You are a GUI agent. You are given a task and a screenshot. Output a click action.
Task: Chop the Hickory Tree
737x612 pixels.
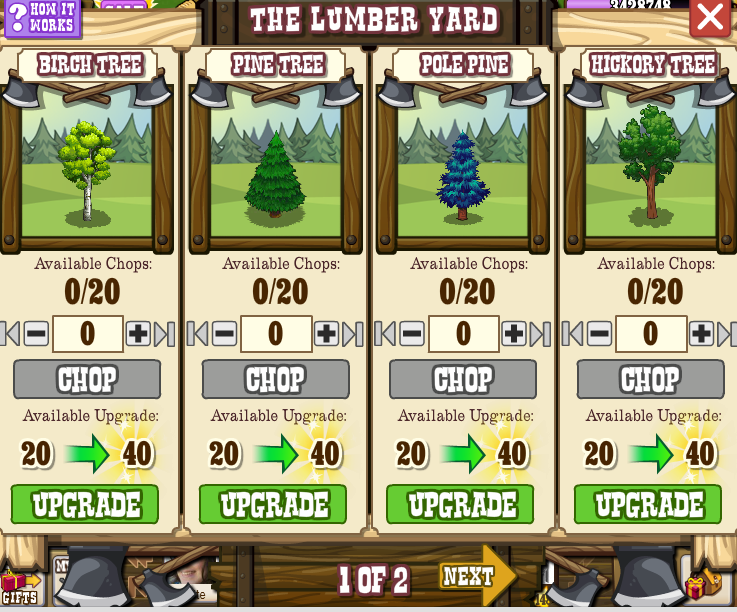pyautogui.click(x=650, y=380)
